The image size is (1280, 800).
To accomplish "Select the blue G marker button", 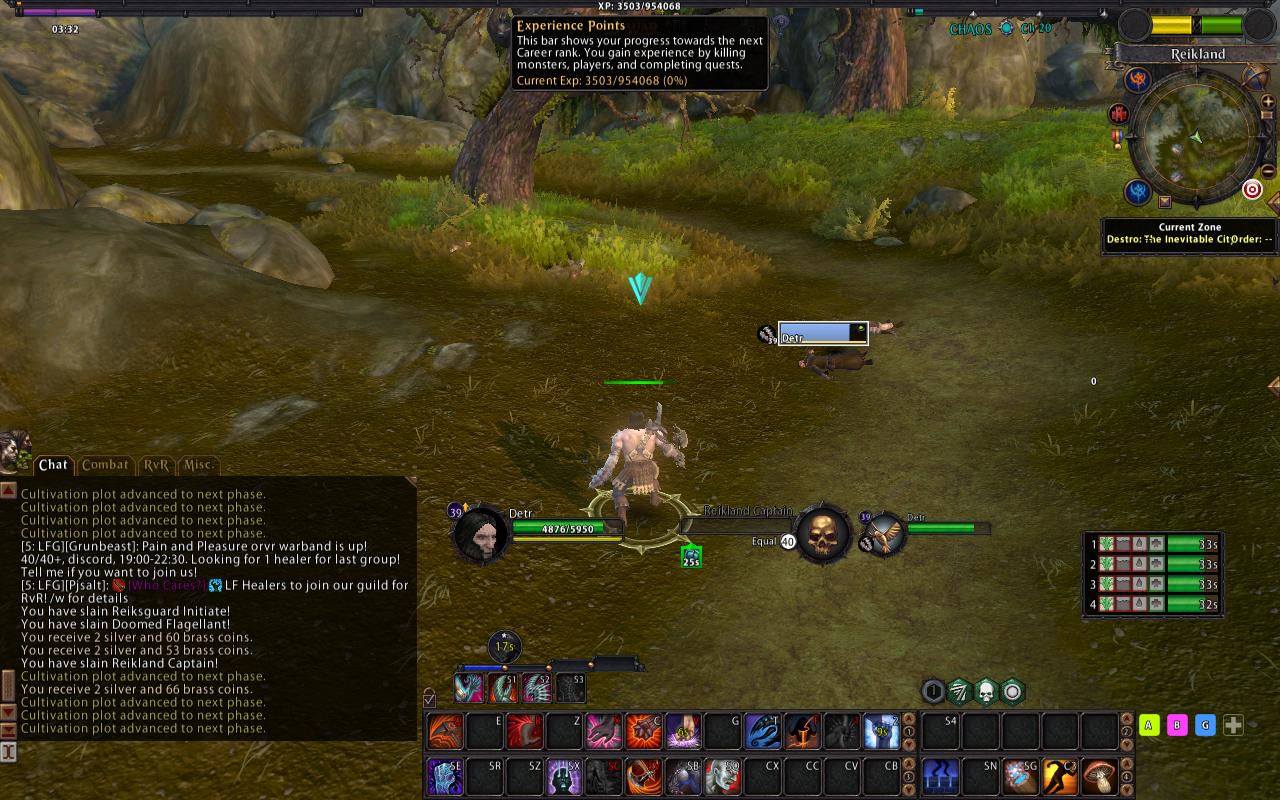I will click(x=1205, y=725).
